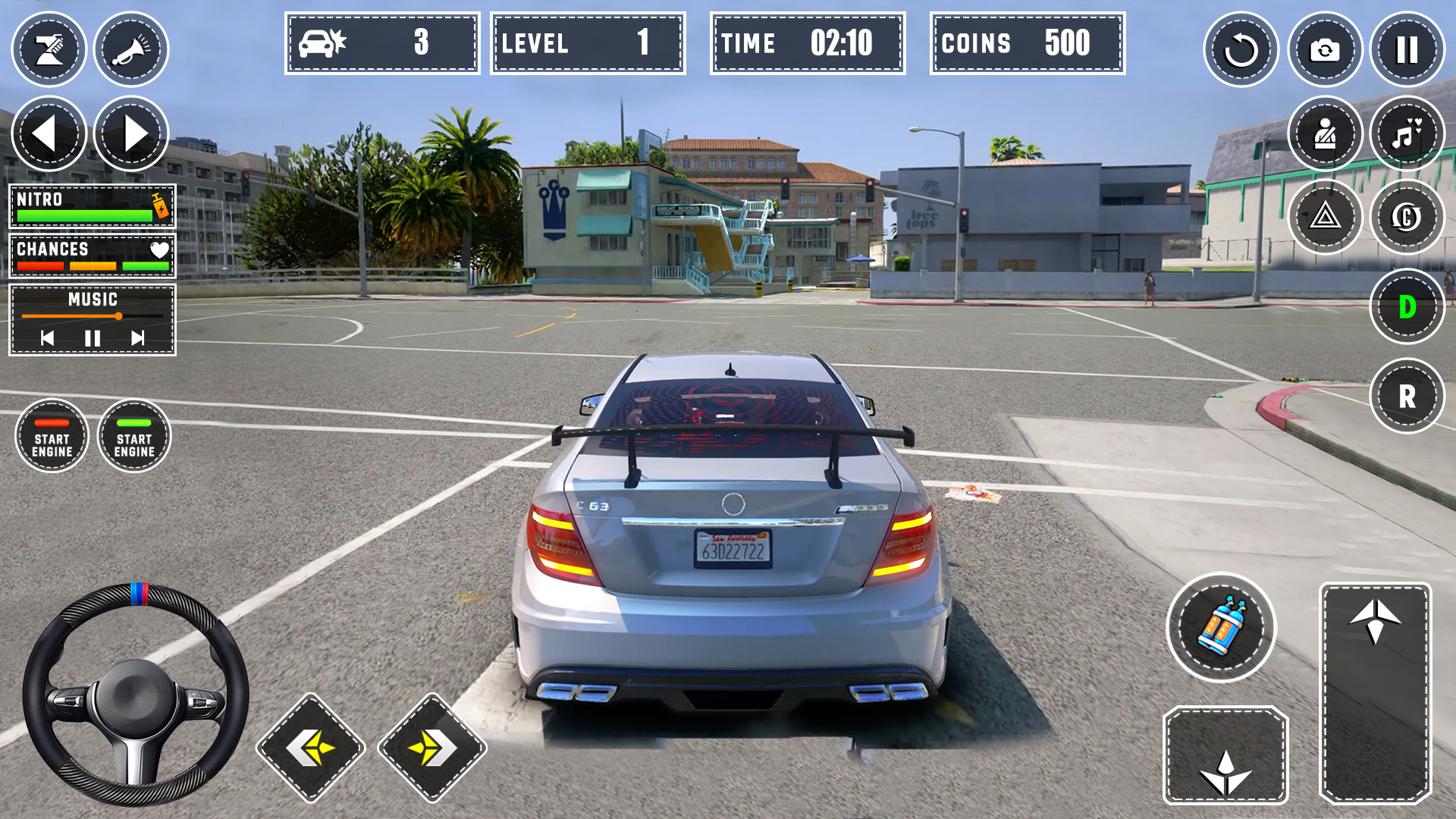Skip to the previous music track
1456x819 pixels.
pyautogui.click(x=47, y=338)
